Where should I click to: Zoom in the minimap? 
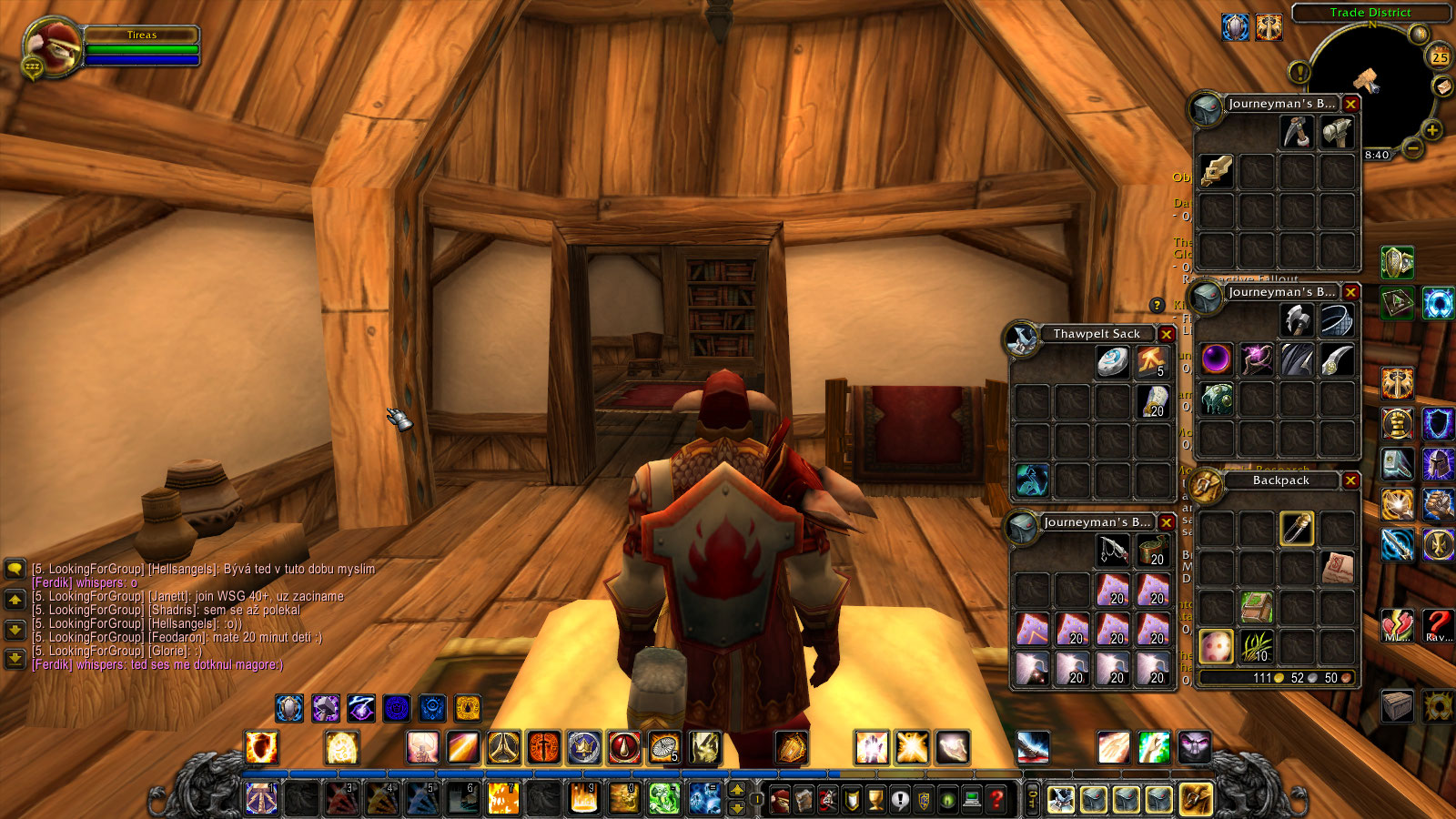pos(1431,130)
